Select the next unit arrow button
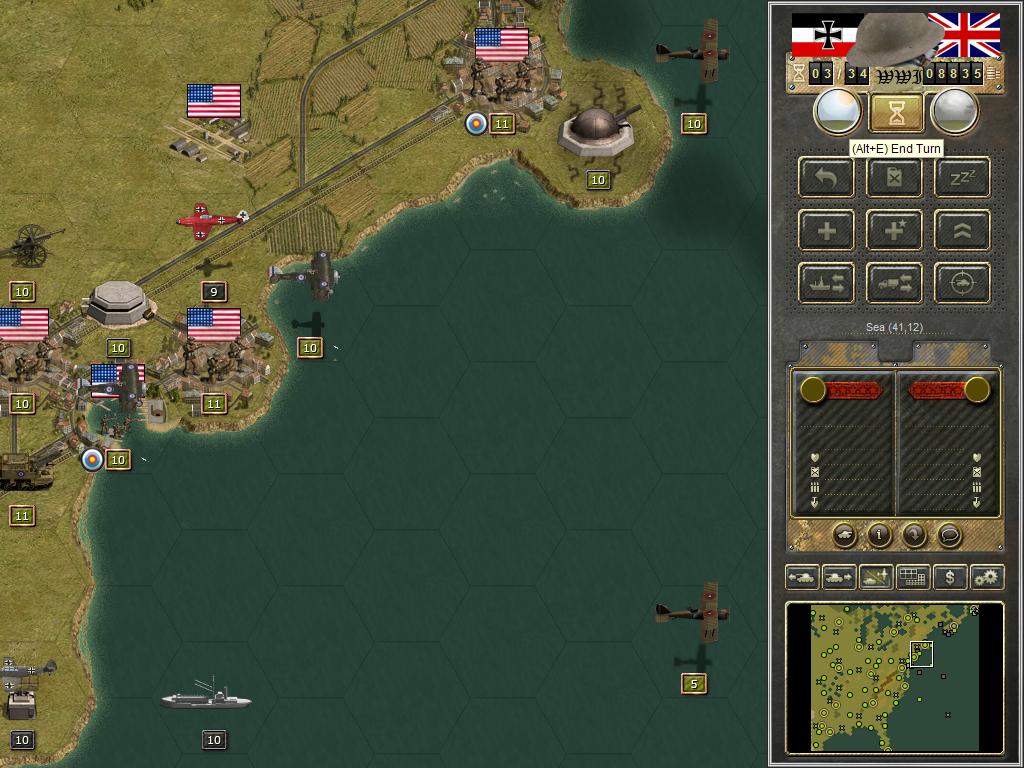 click(x=838, y=577)
